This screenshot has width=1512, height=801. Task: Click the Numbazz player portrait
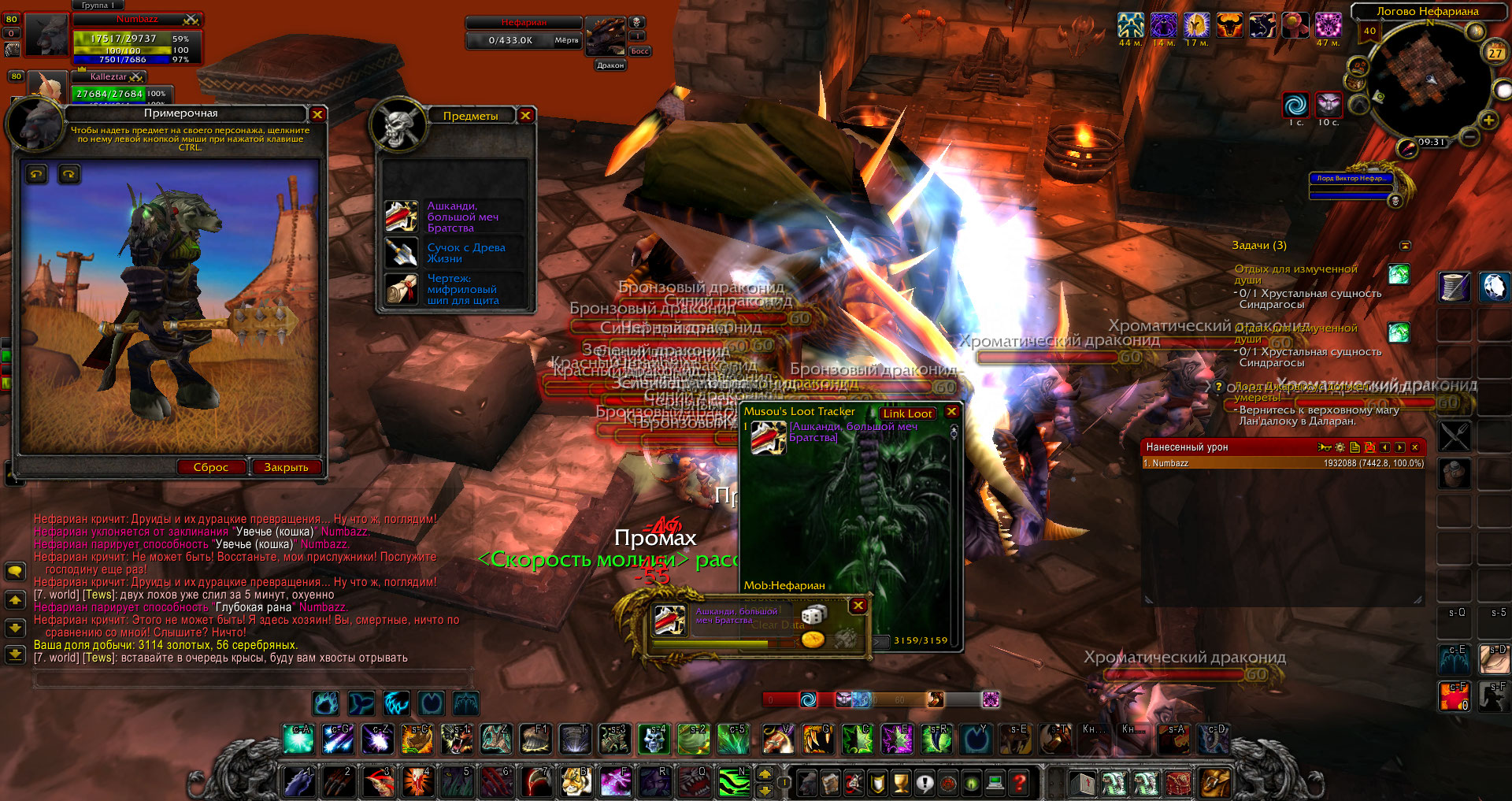click(47, 35)
